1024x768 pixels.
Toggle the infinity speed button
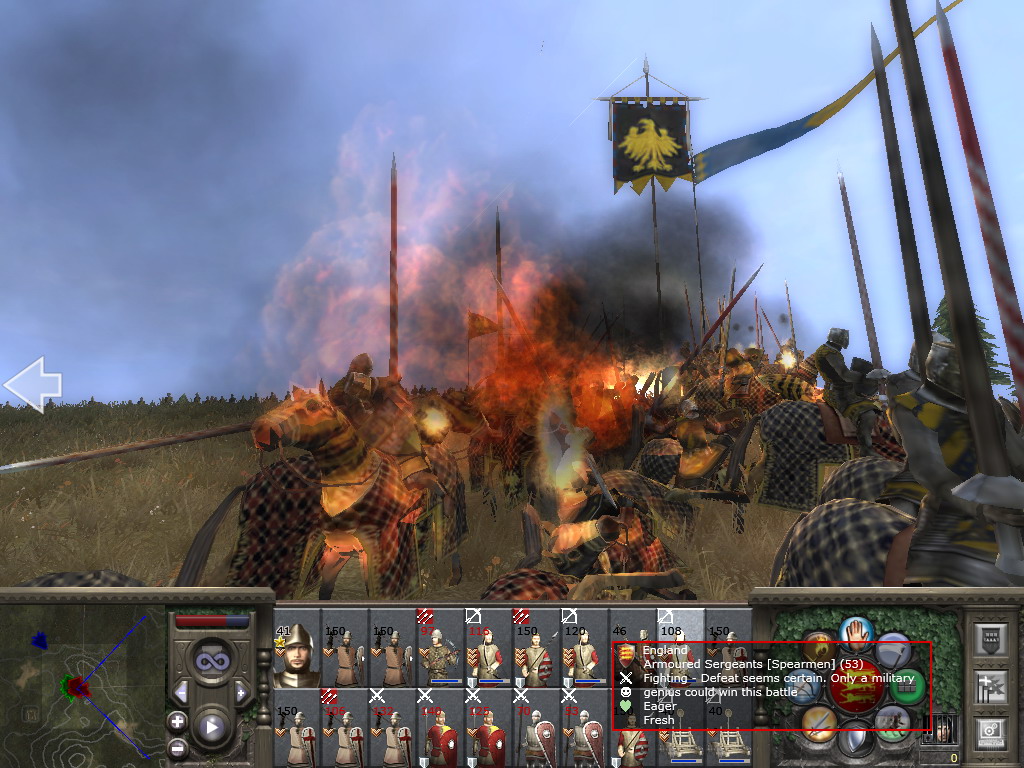210,660
